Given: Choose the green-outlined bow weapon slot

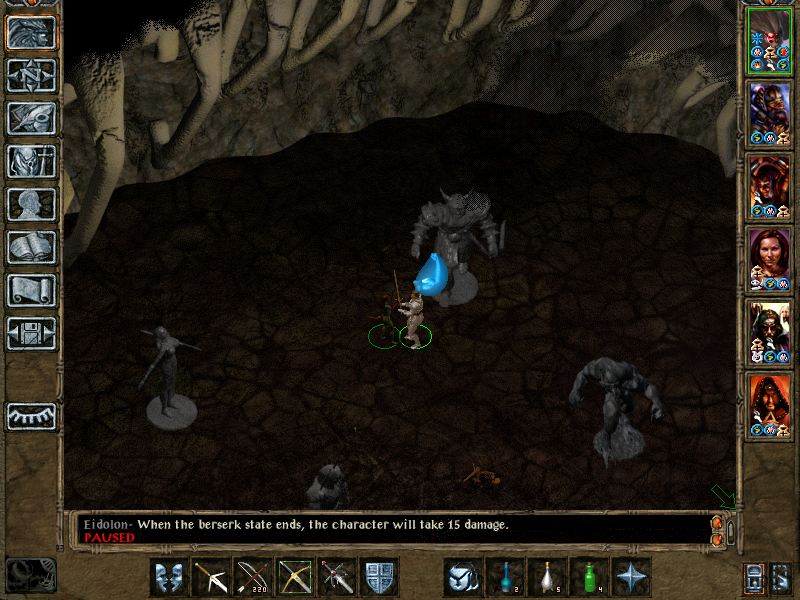Looking at the screenshot, I should [296, 577].
